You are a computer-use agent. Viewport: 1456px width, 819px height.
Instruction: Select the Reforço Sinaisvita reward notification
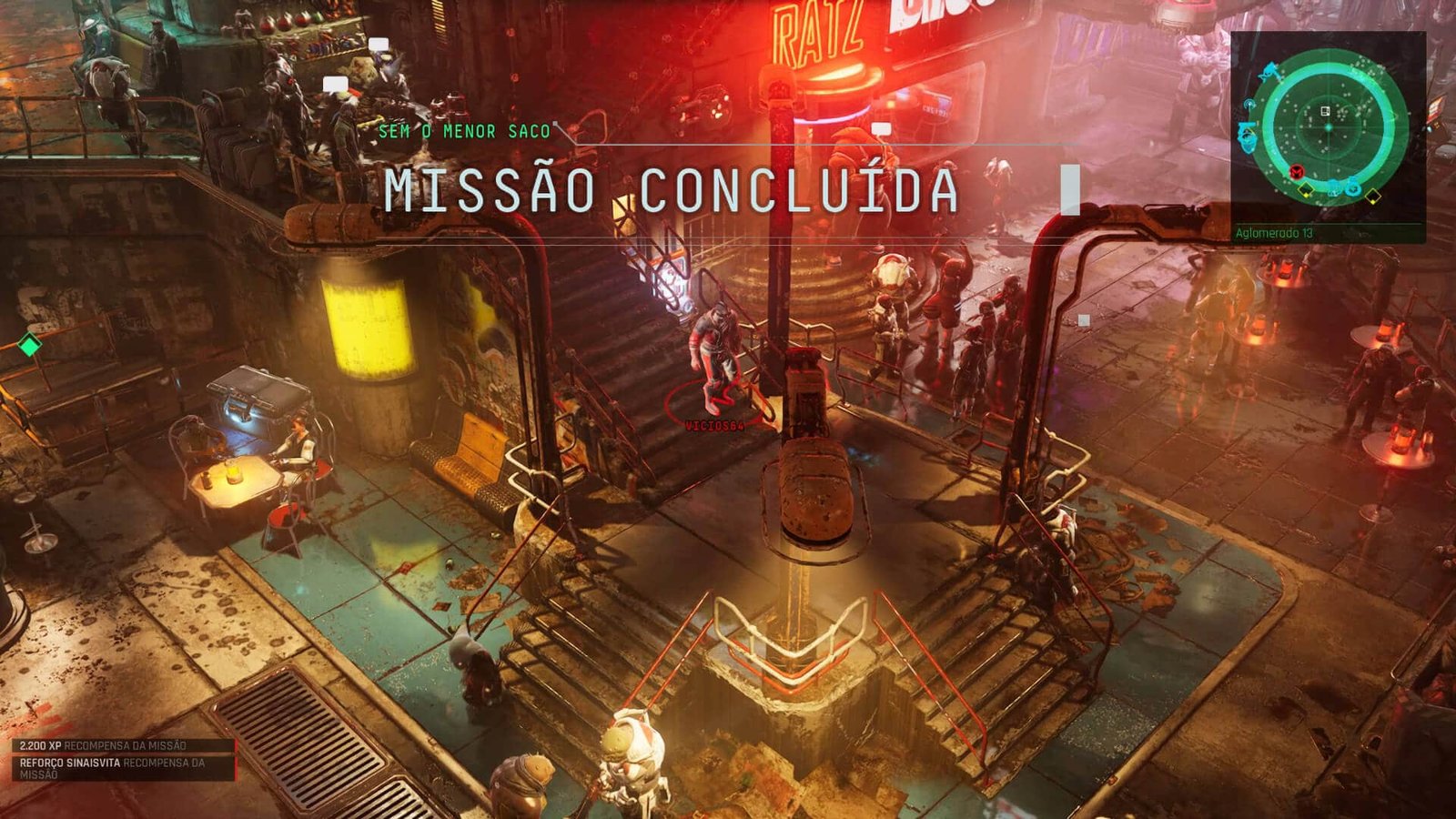coord(113,768)
